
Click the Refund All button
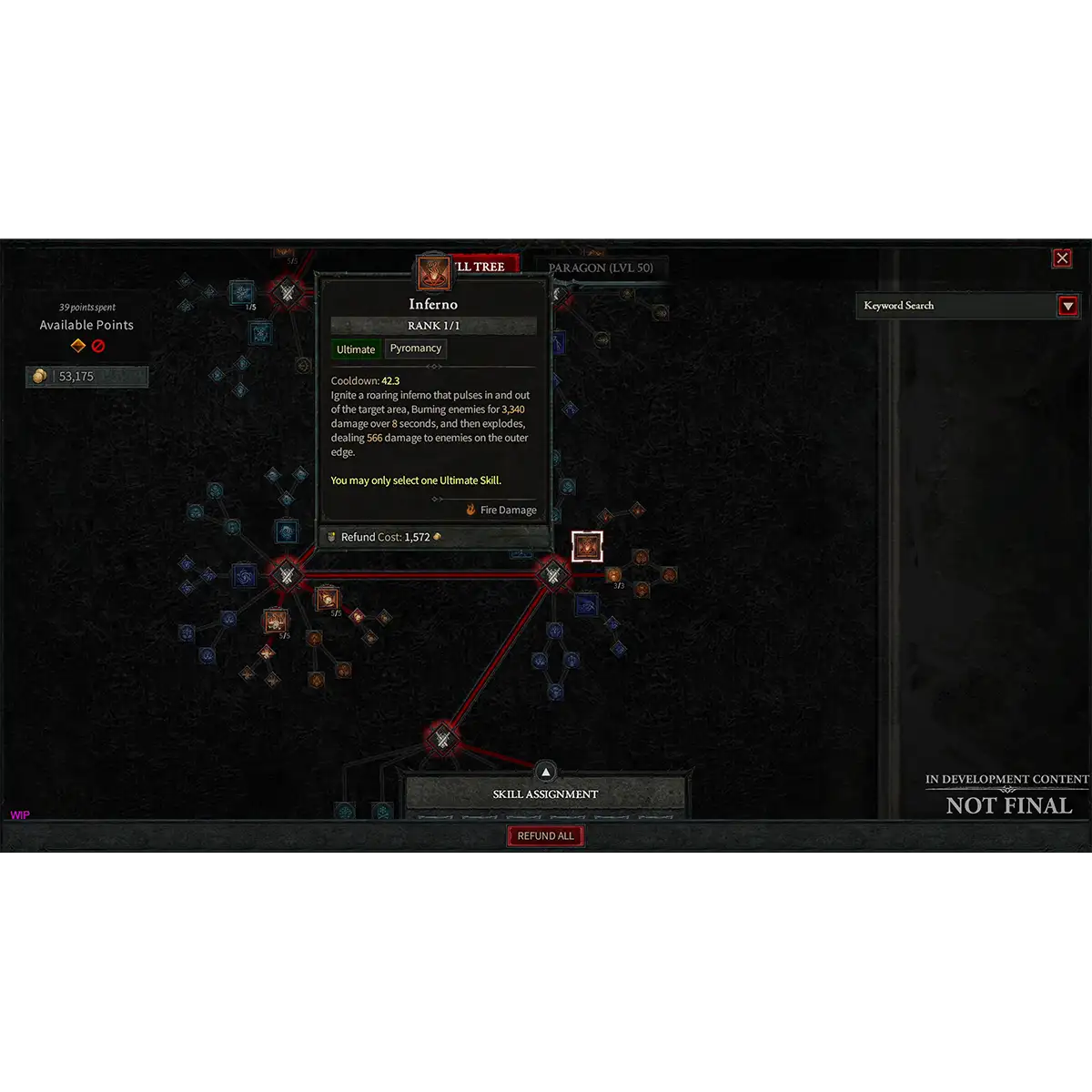[546, 836]
